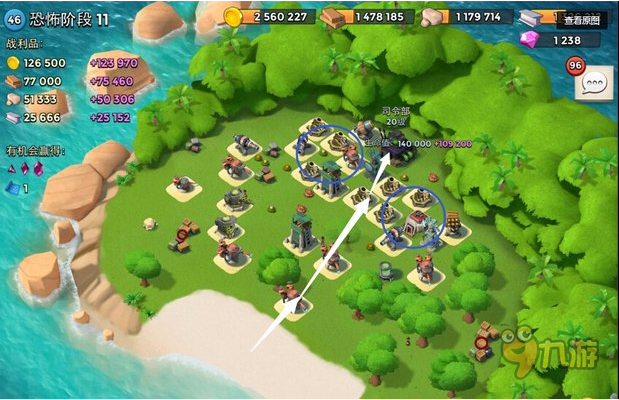Open the chat speech bubble button

(597, 84)
